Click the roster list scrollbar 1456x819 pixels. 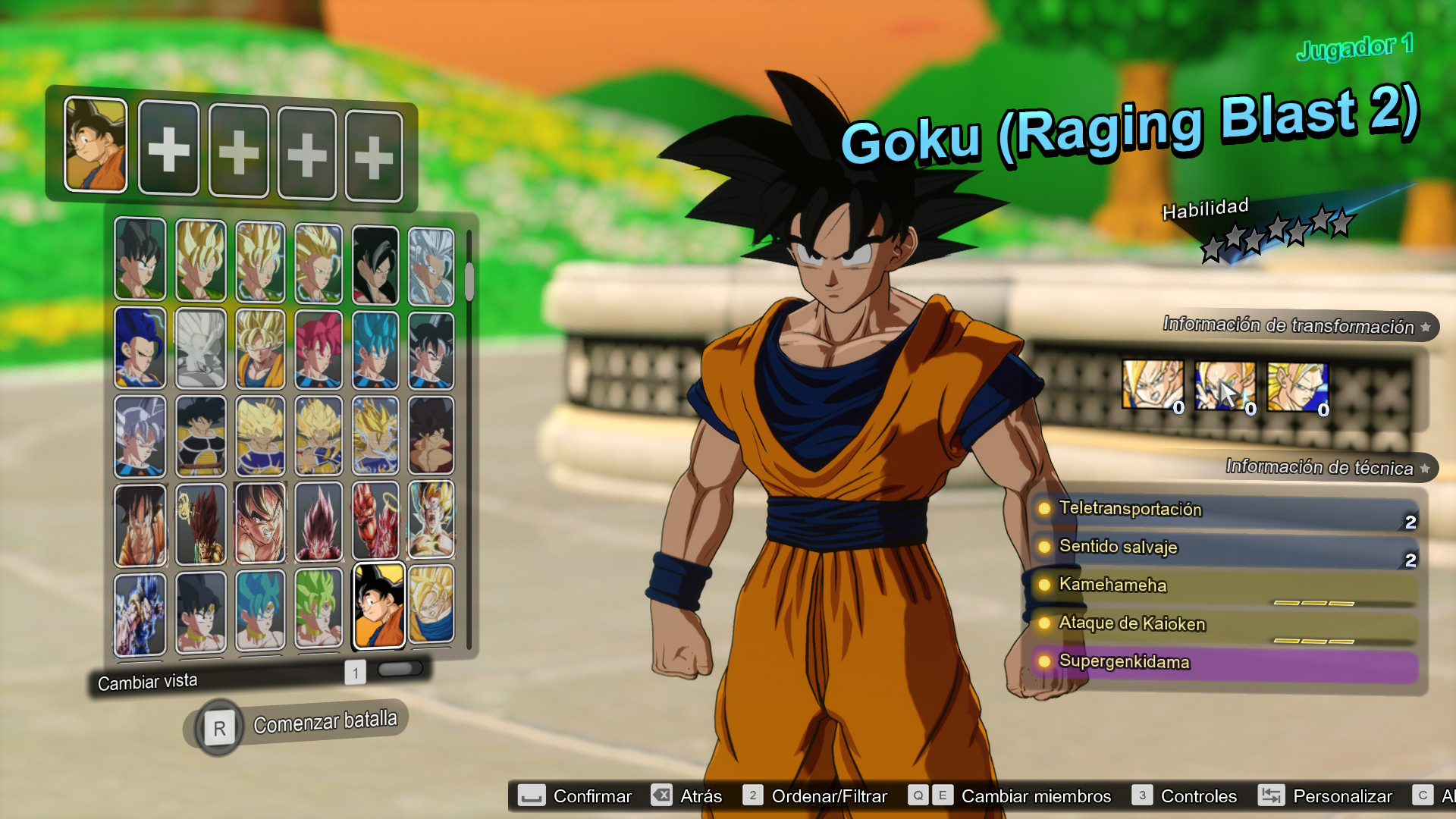coord(468,281)
